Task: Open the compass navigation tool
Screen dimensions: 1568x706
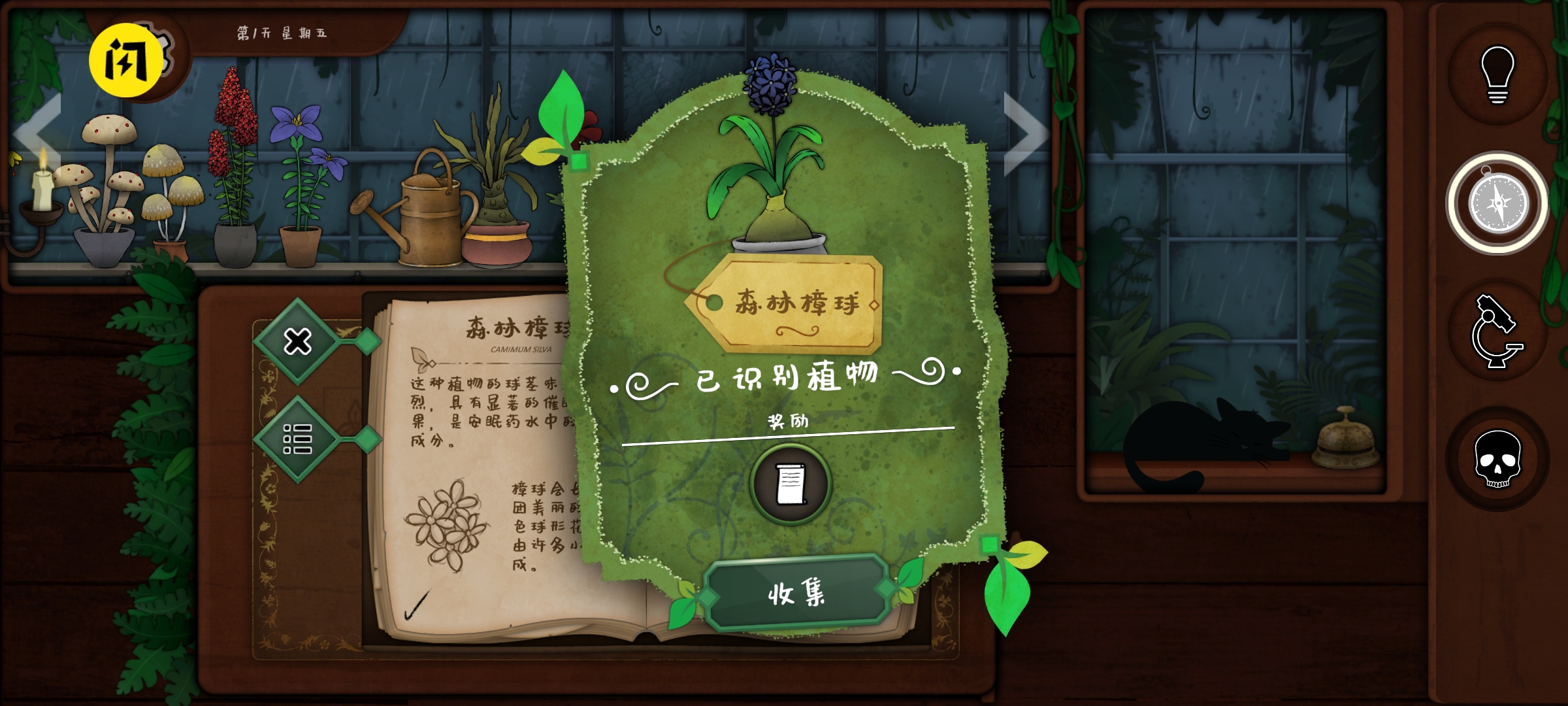Action: tap(1500, 203)
